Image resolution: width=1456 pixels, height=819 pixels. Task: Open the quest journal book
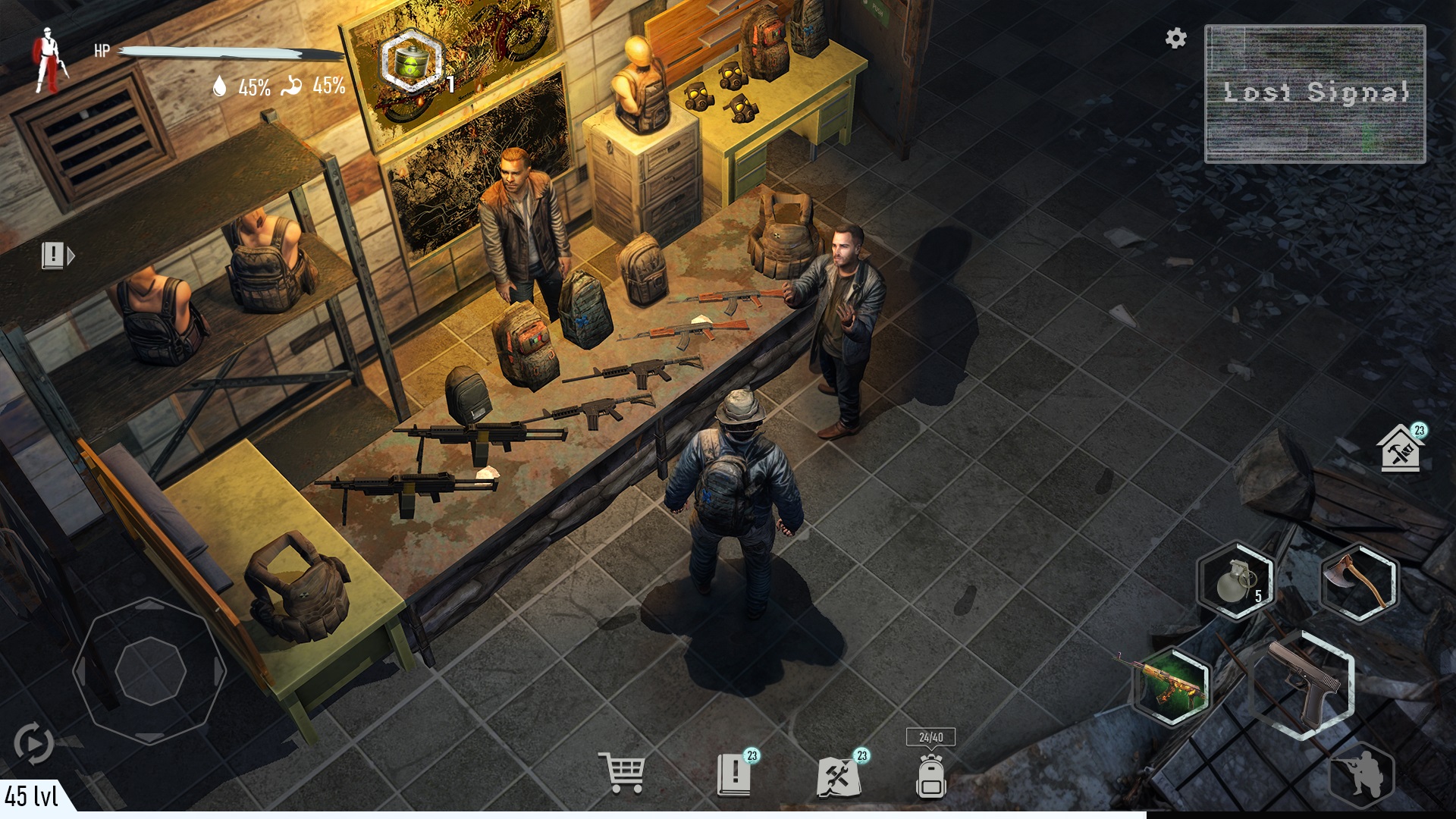(734, 774)
